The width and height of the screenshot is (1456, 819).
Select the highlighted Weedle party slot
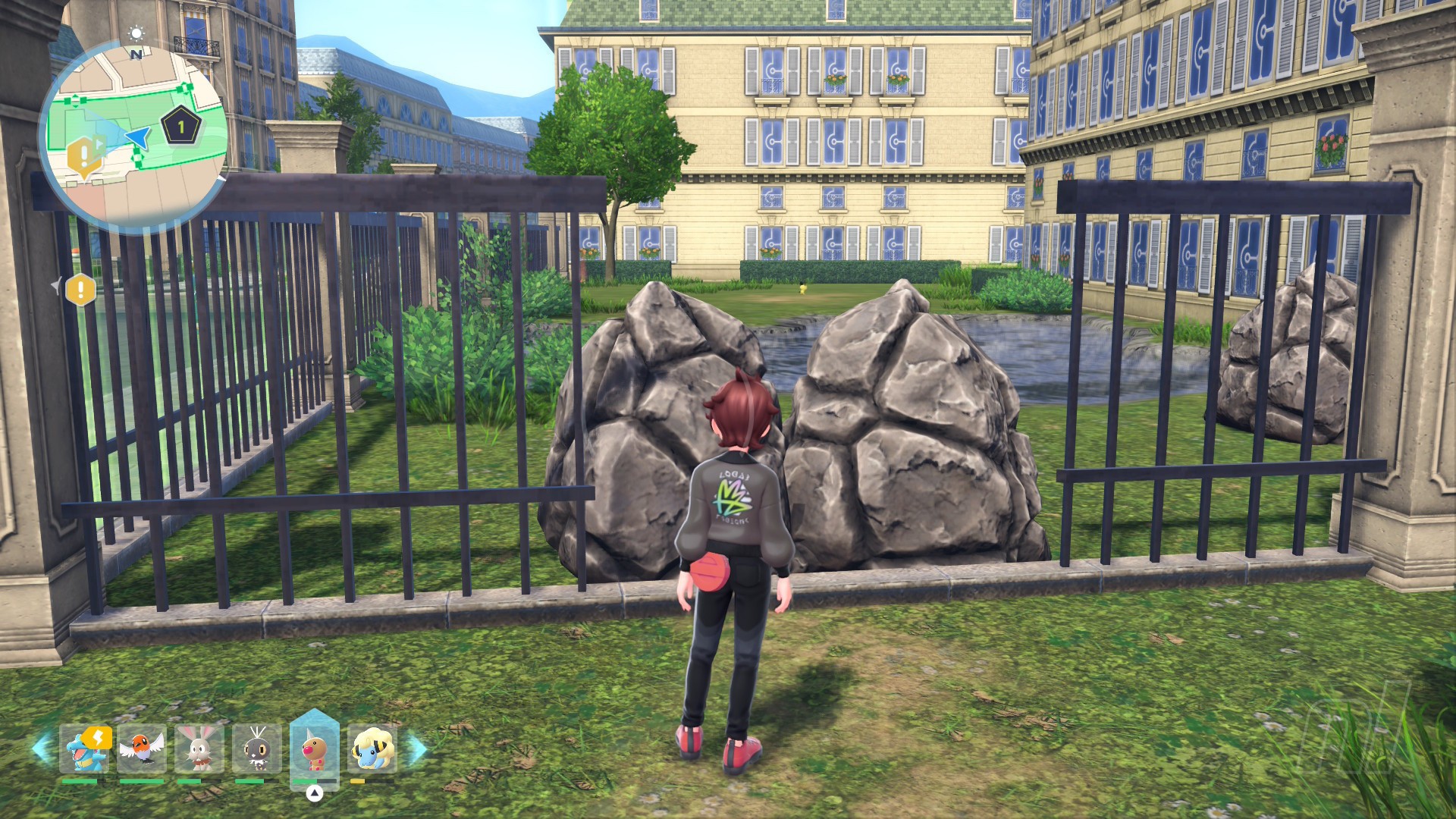click(314, 748)
